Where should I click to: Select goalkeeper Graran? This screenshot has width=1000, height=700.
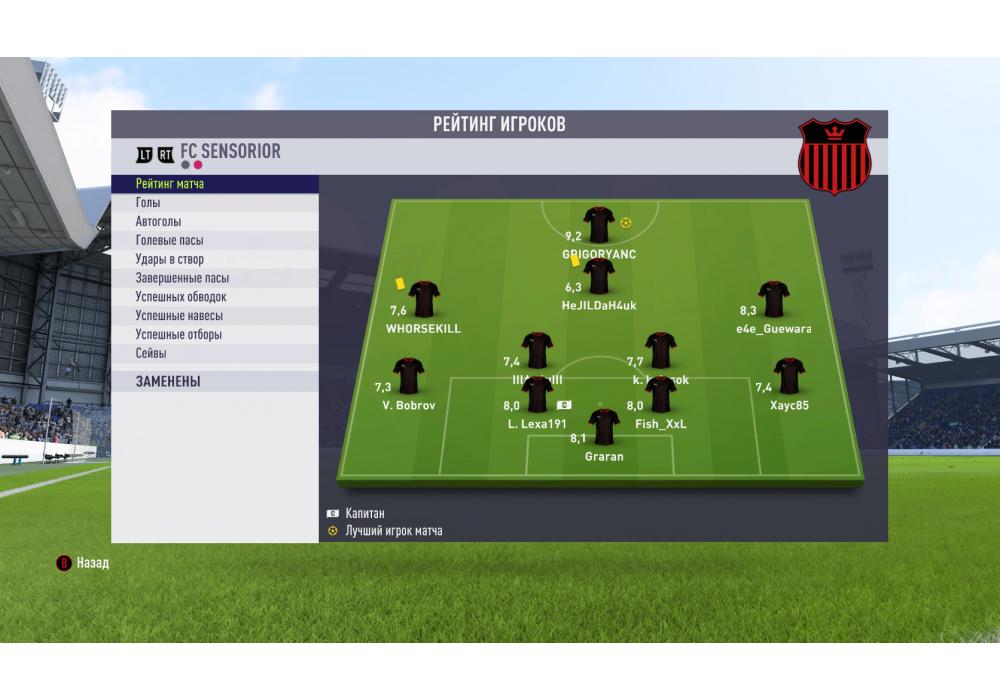coord(603,427)
